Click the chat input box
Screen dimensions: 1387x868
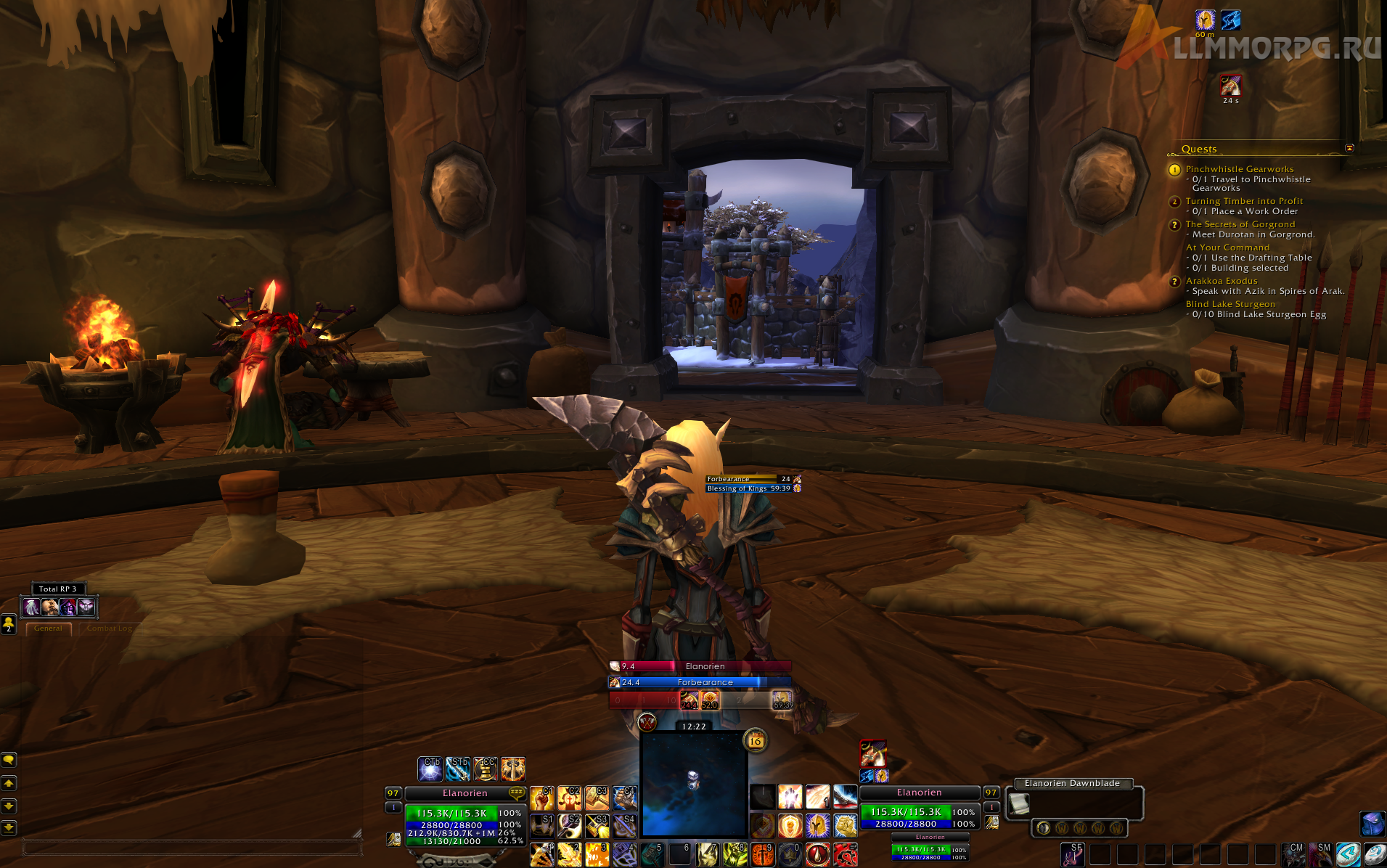tap(189, 847)
